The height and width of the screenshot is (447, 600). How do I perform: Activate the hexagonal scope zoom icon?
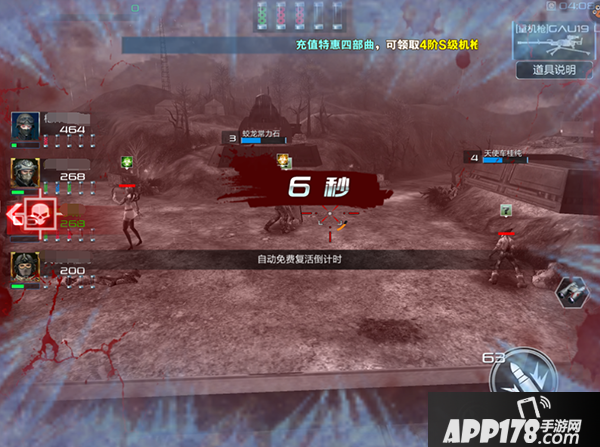coord(572,290)
